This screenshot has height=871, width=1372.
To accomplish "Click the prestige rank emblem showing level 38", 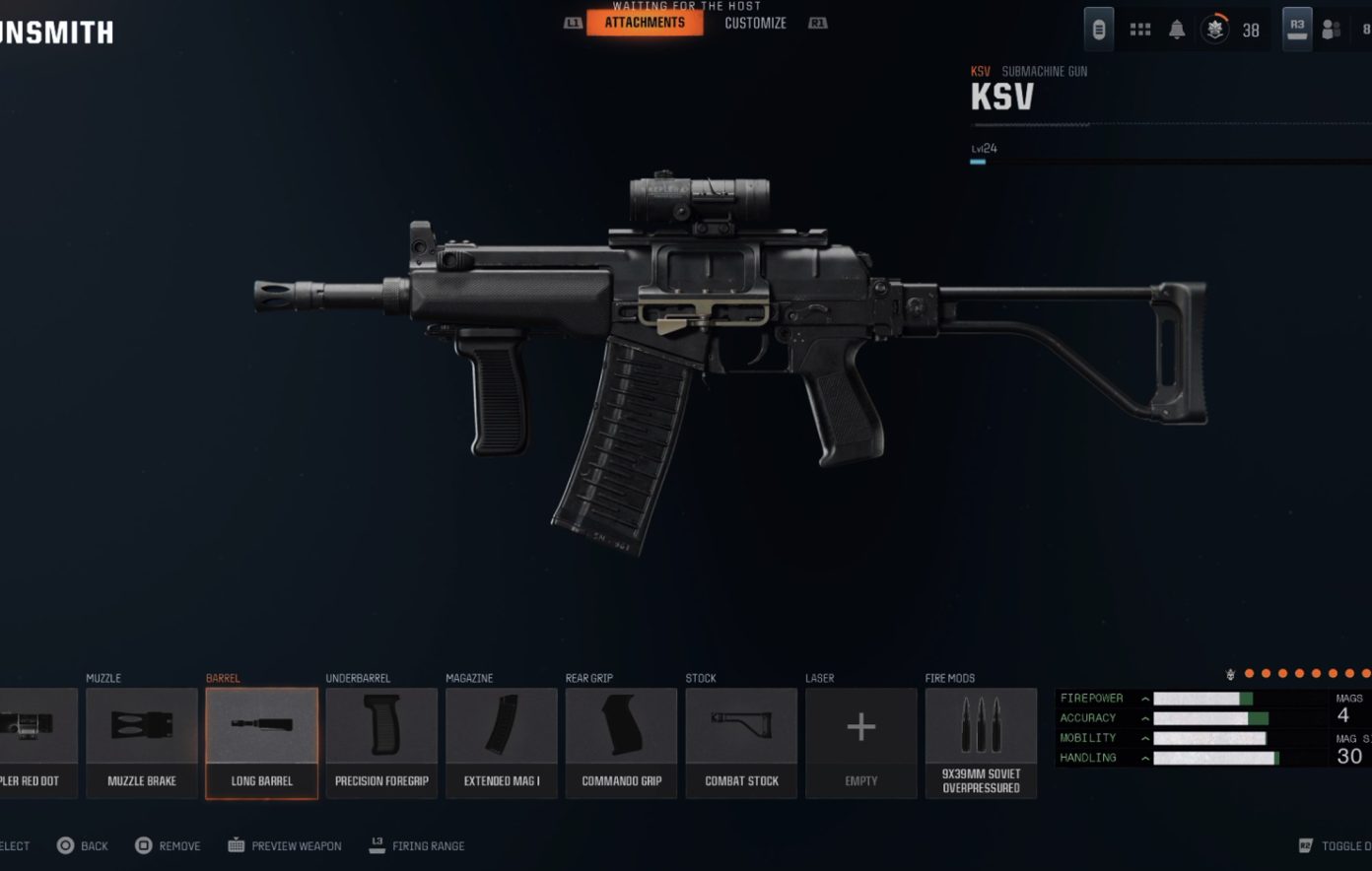I will point(1214,29).
